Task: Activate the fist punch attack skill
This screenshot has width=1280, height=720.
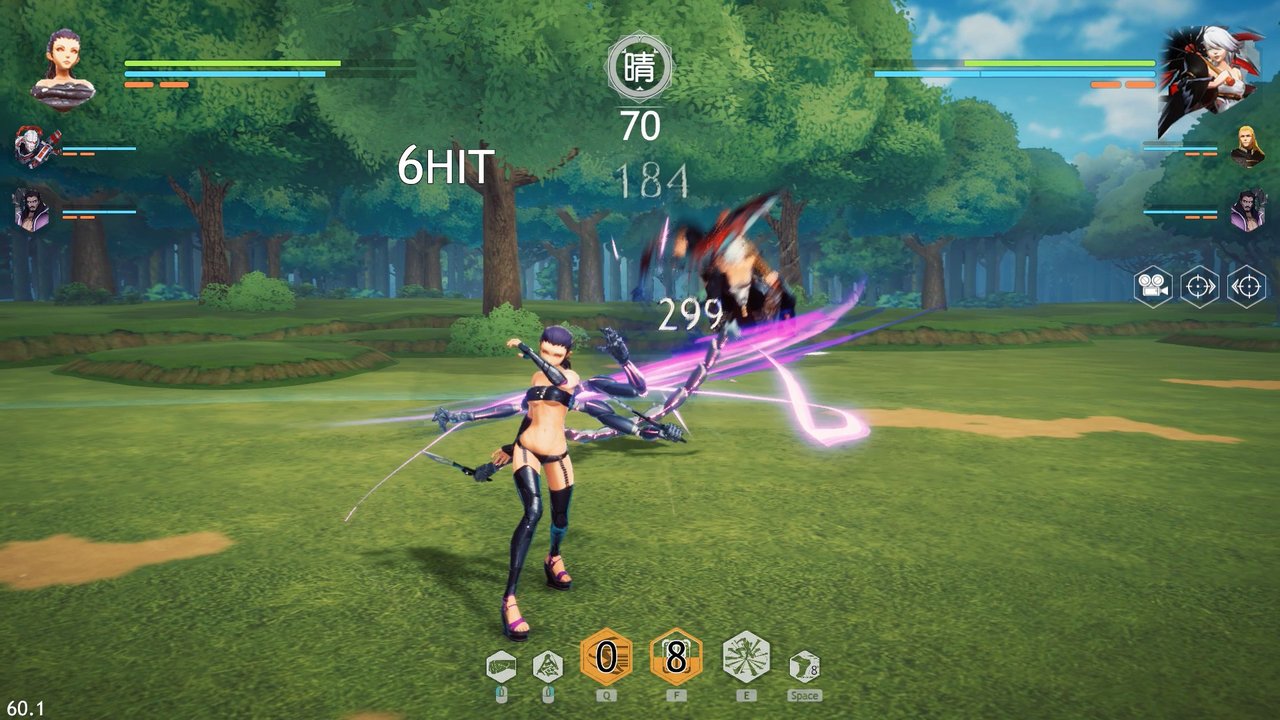Action: (501, 665)
